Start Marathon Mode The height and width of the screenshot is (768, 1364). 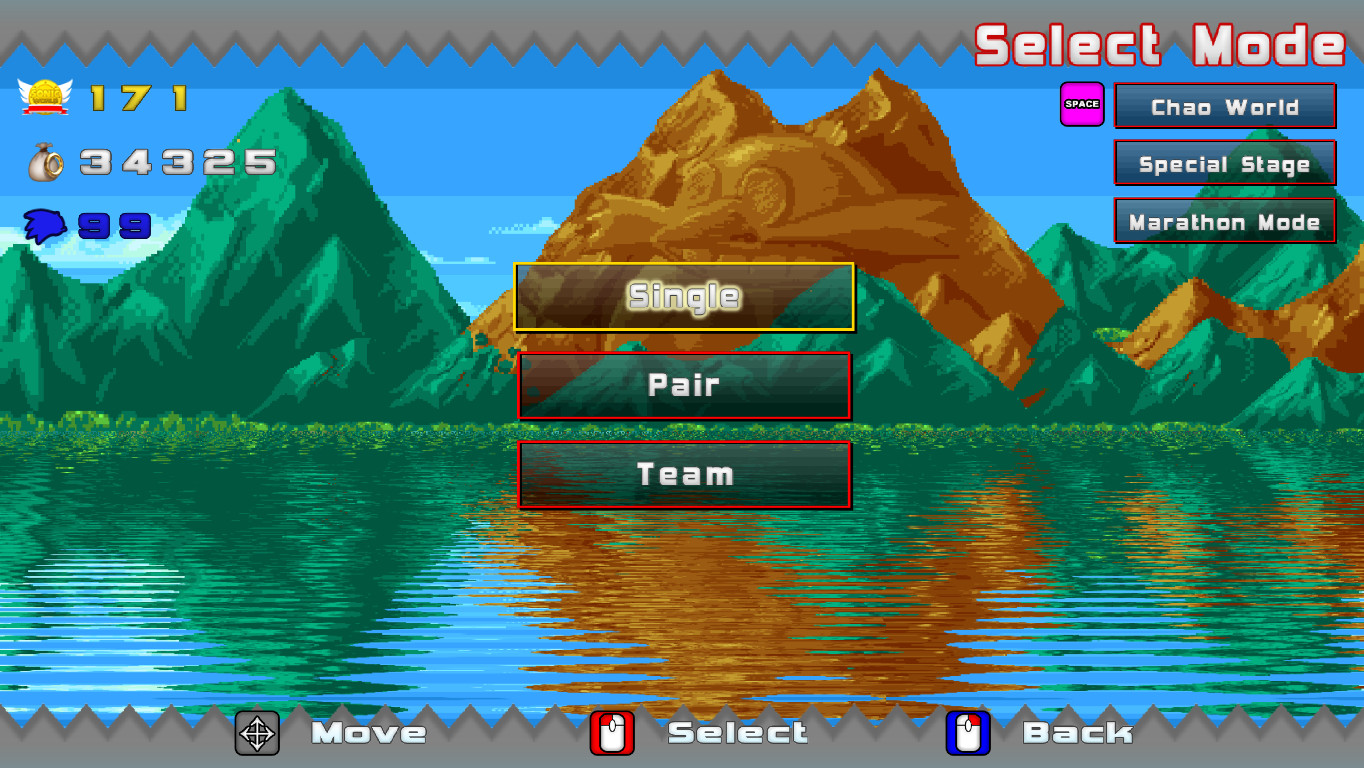click(x=1224, y=221)
